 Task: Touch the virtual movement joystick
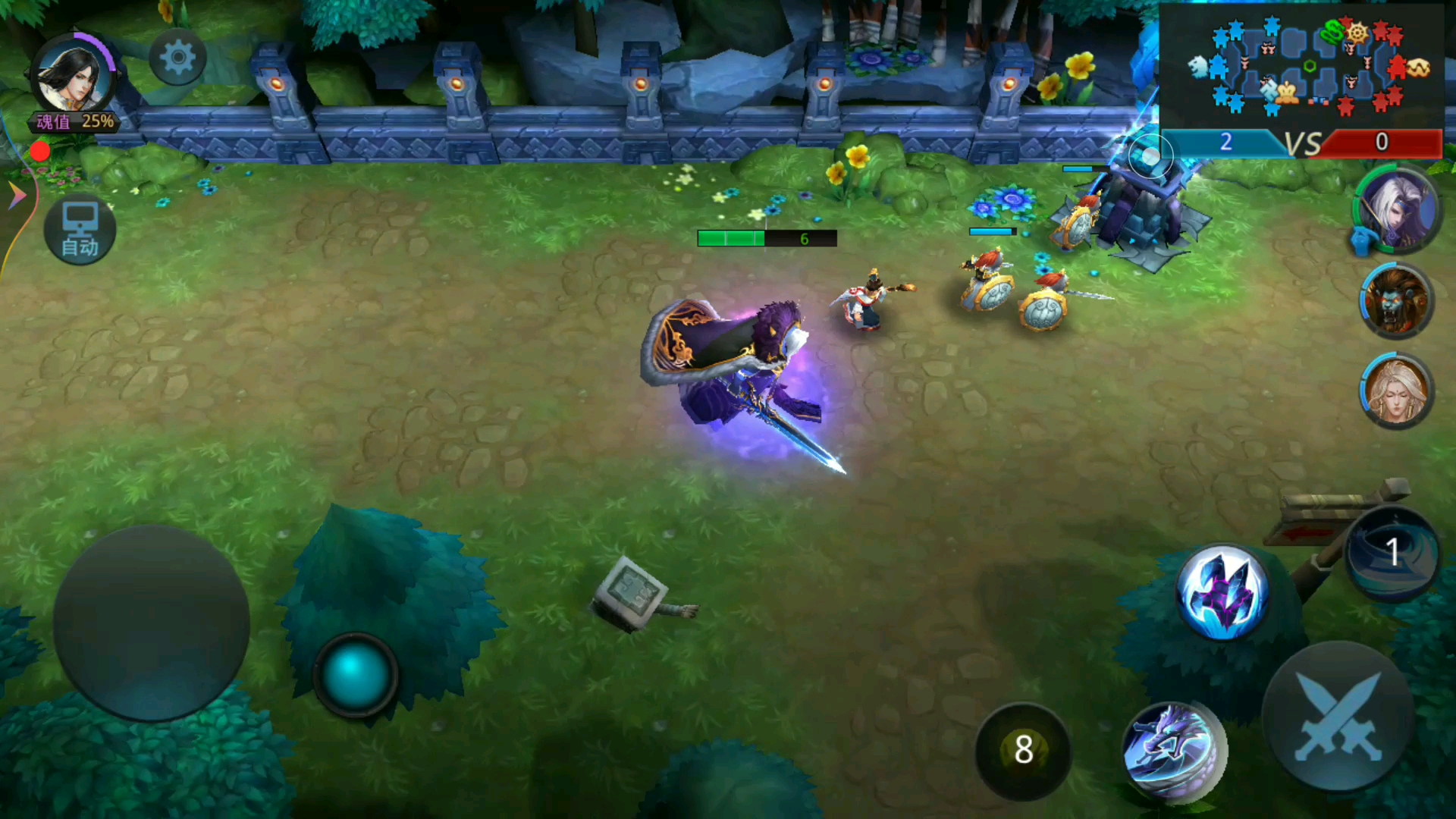click(x=151, y=623)
